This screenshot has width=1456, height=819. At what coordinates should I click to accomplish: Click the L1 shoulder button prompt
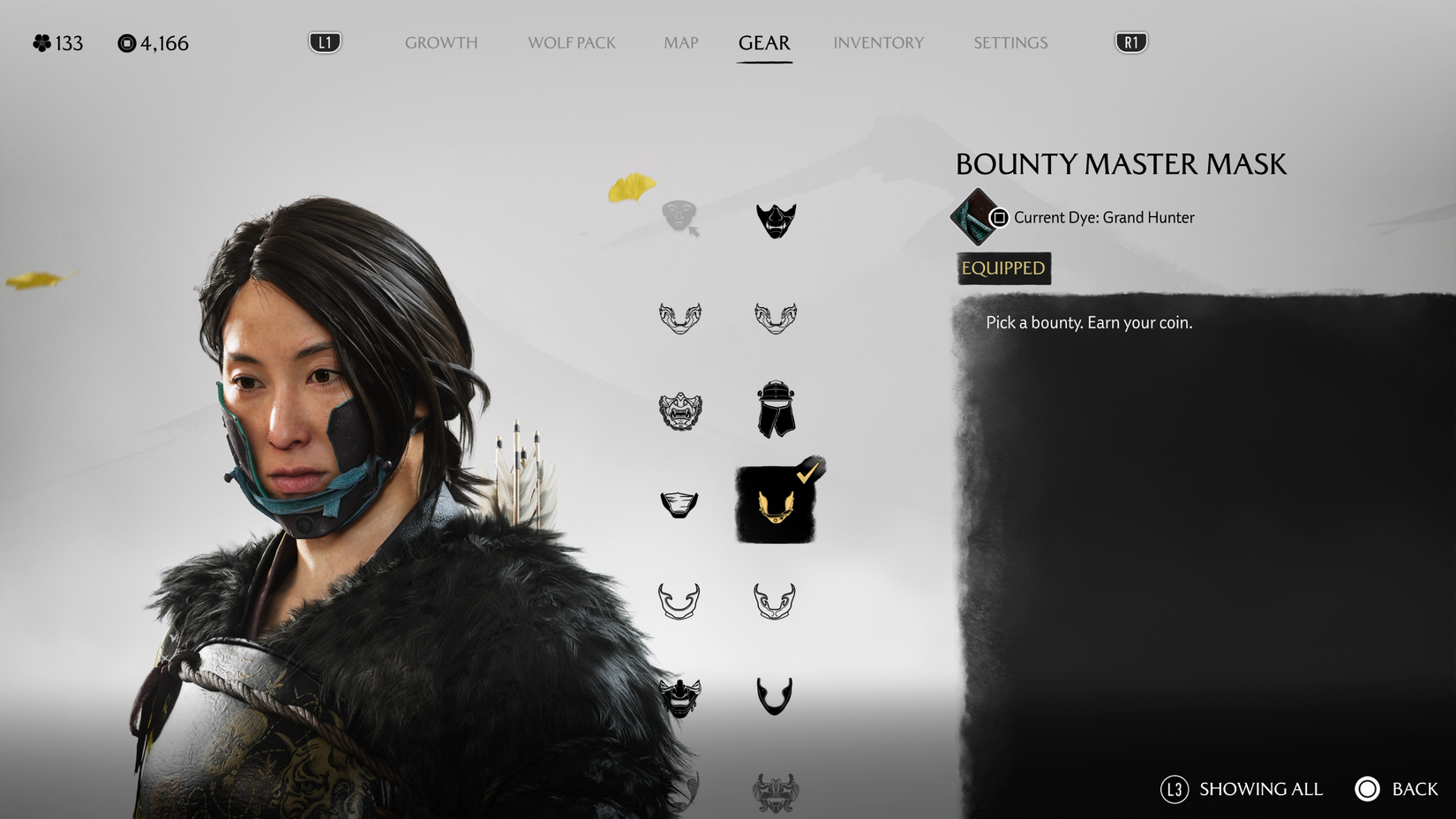323,41
